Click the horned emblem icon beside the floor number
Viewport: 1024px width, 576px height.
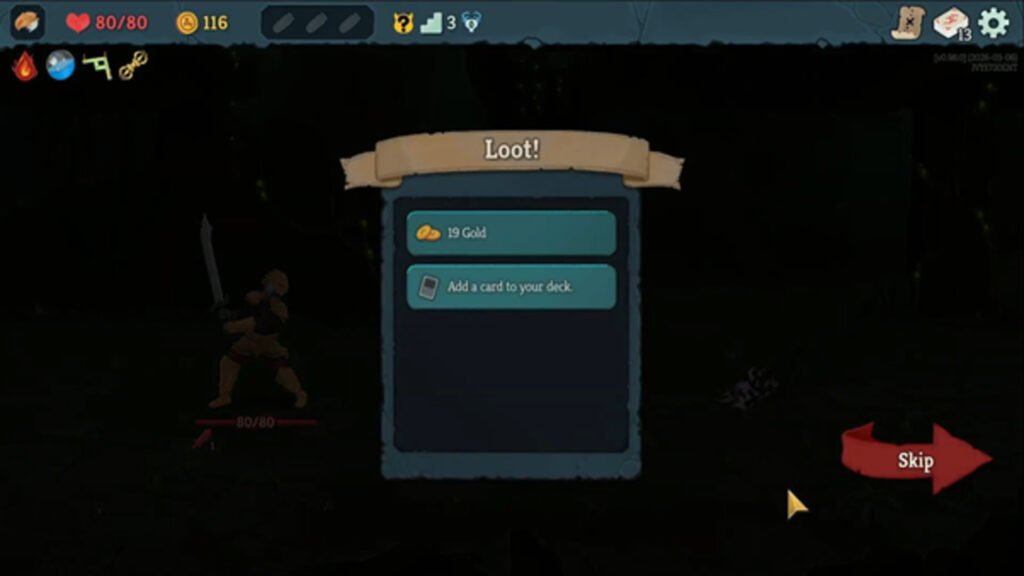(471, 22)
